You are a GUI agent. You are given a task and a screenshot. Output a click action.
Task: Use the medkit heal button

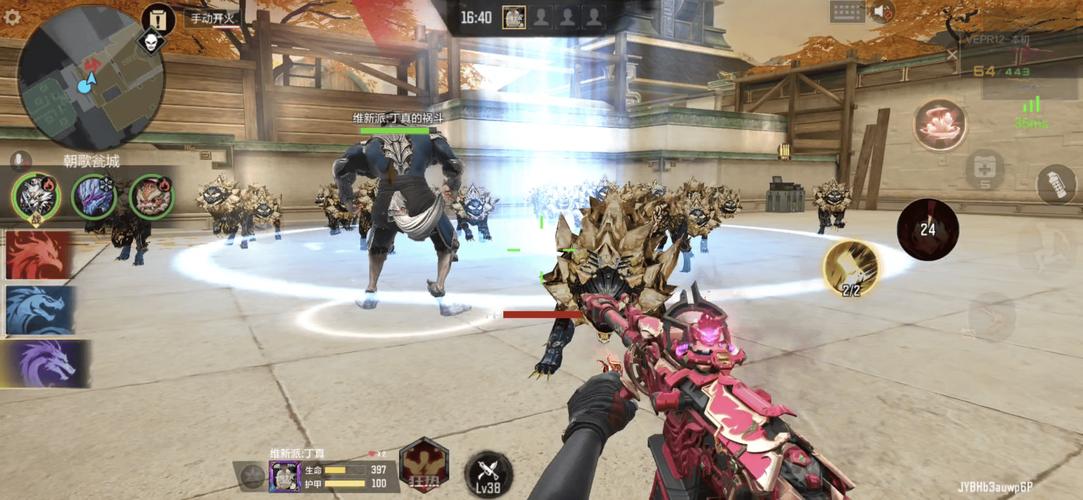pos(984,169)
